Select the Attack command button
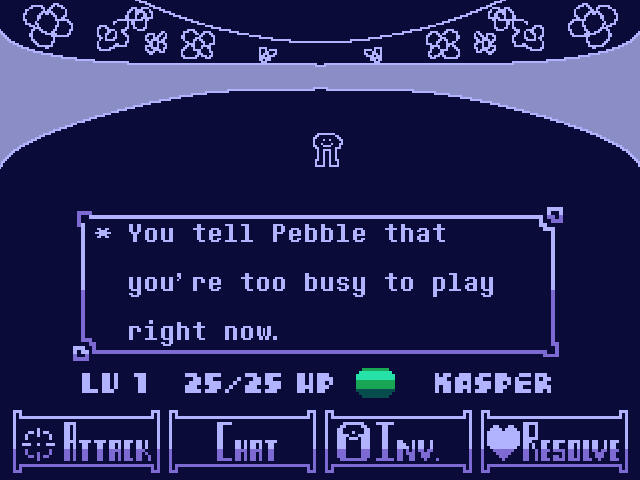 point(86,441)
